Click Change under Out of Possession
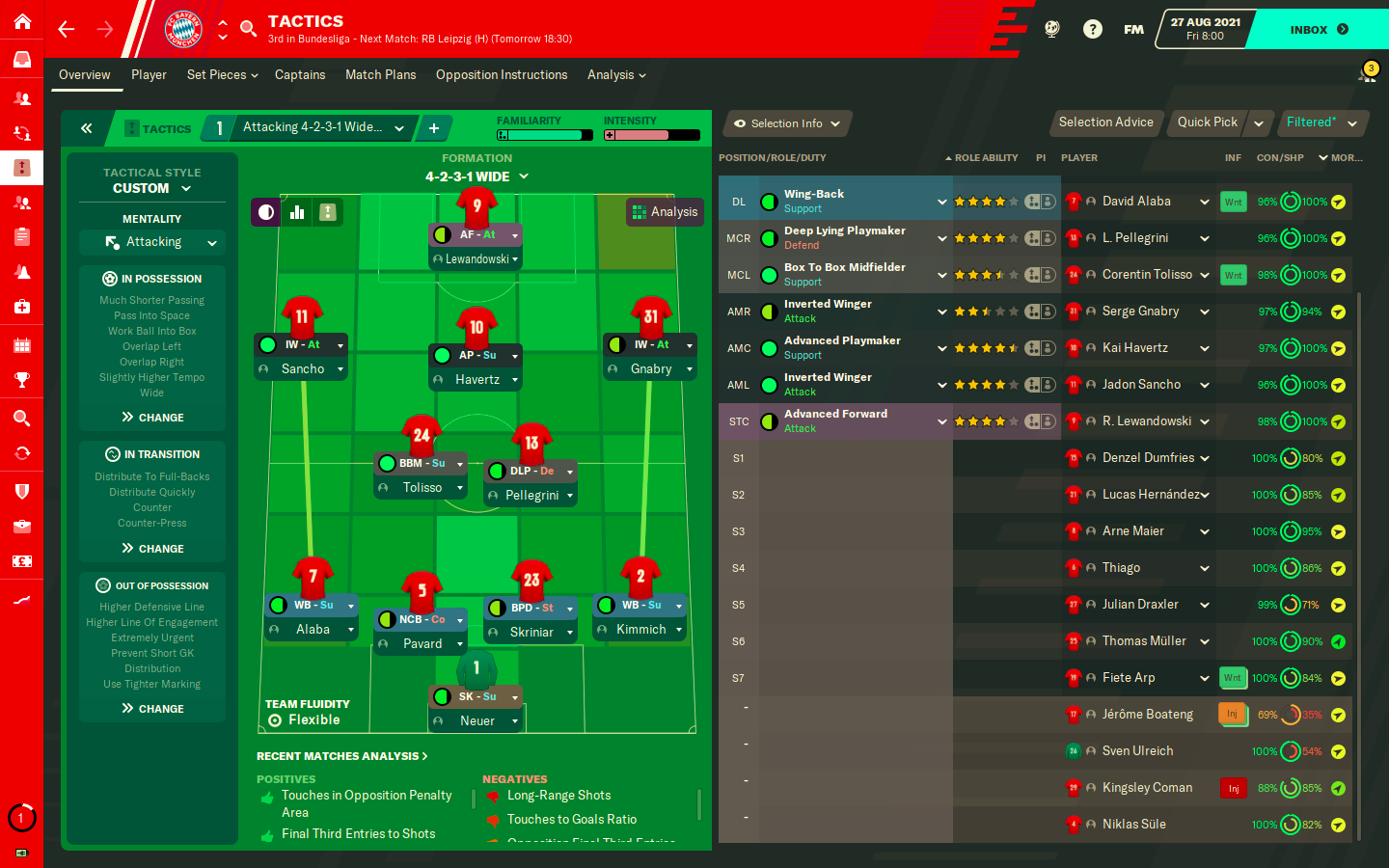Screen dimensions: 1389x868 152,709
